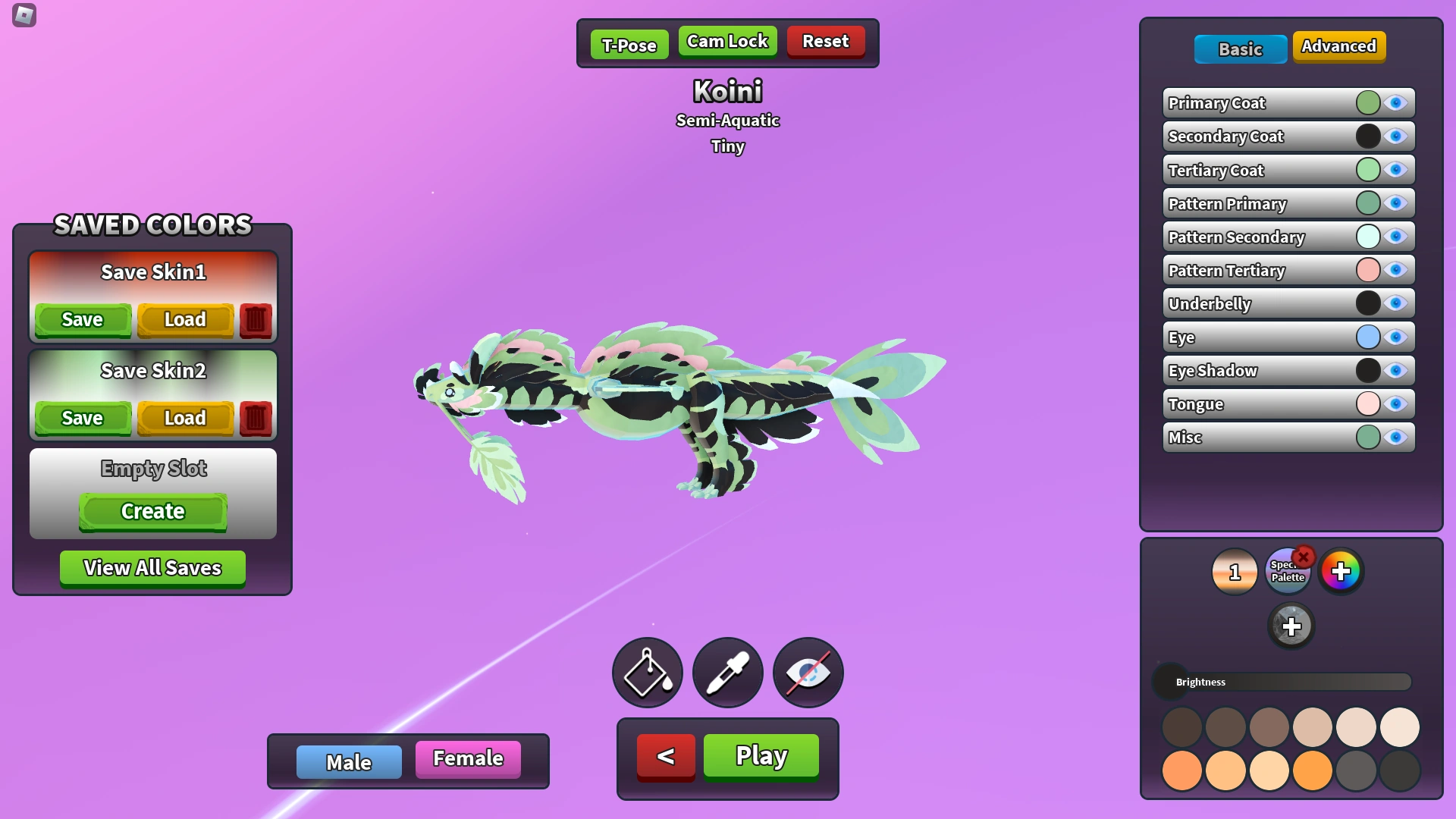Image resolution: width=1456 pixels, height=819 pixels.
Task: Switch to the Basic tab
Action: [x=1240, y=49]
